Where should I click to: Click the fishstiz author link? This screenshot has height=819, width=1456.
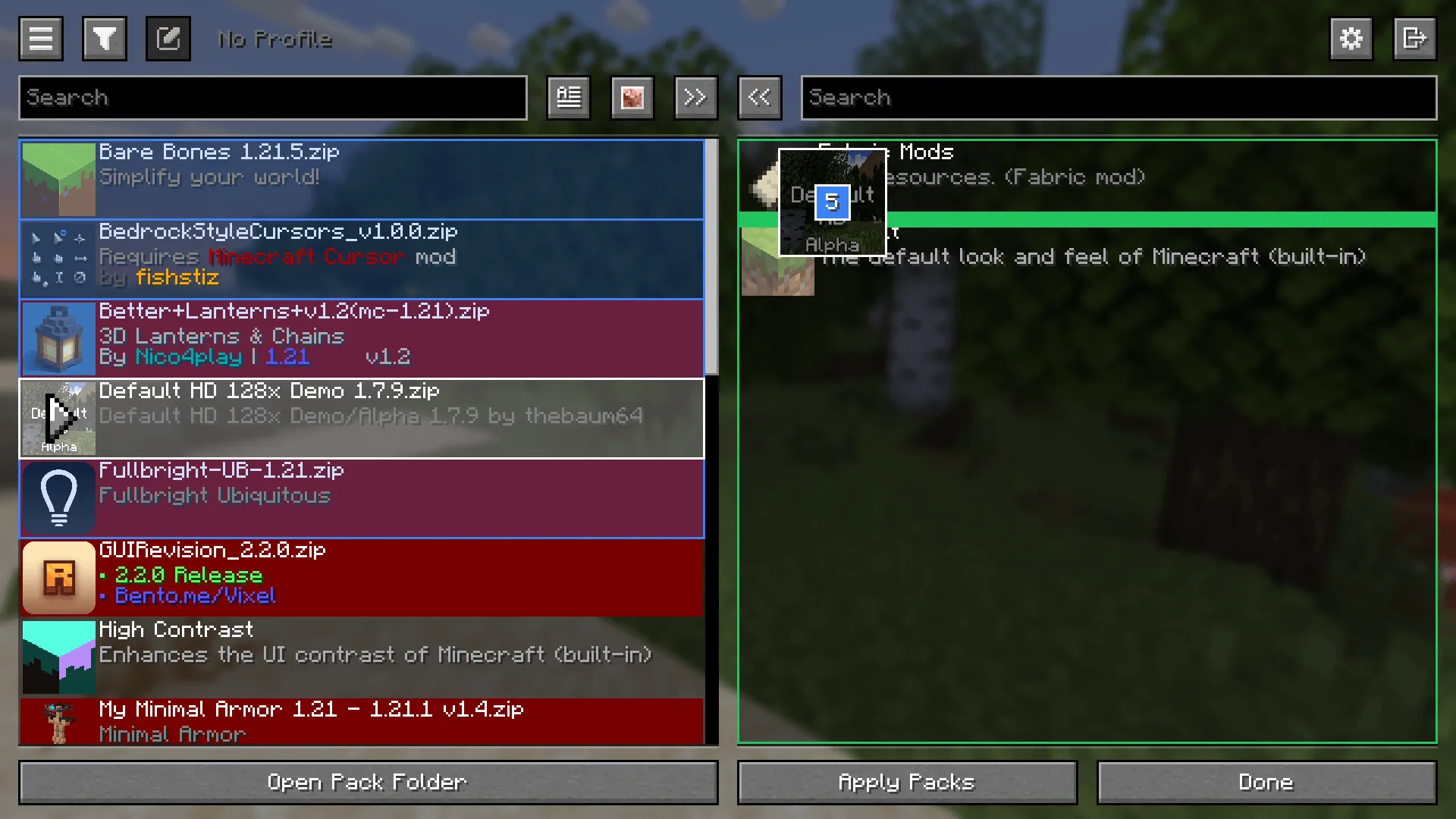pyautogui.click(x=177, y=278)
